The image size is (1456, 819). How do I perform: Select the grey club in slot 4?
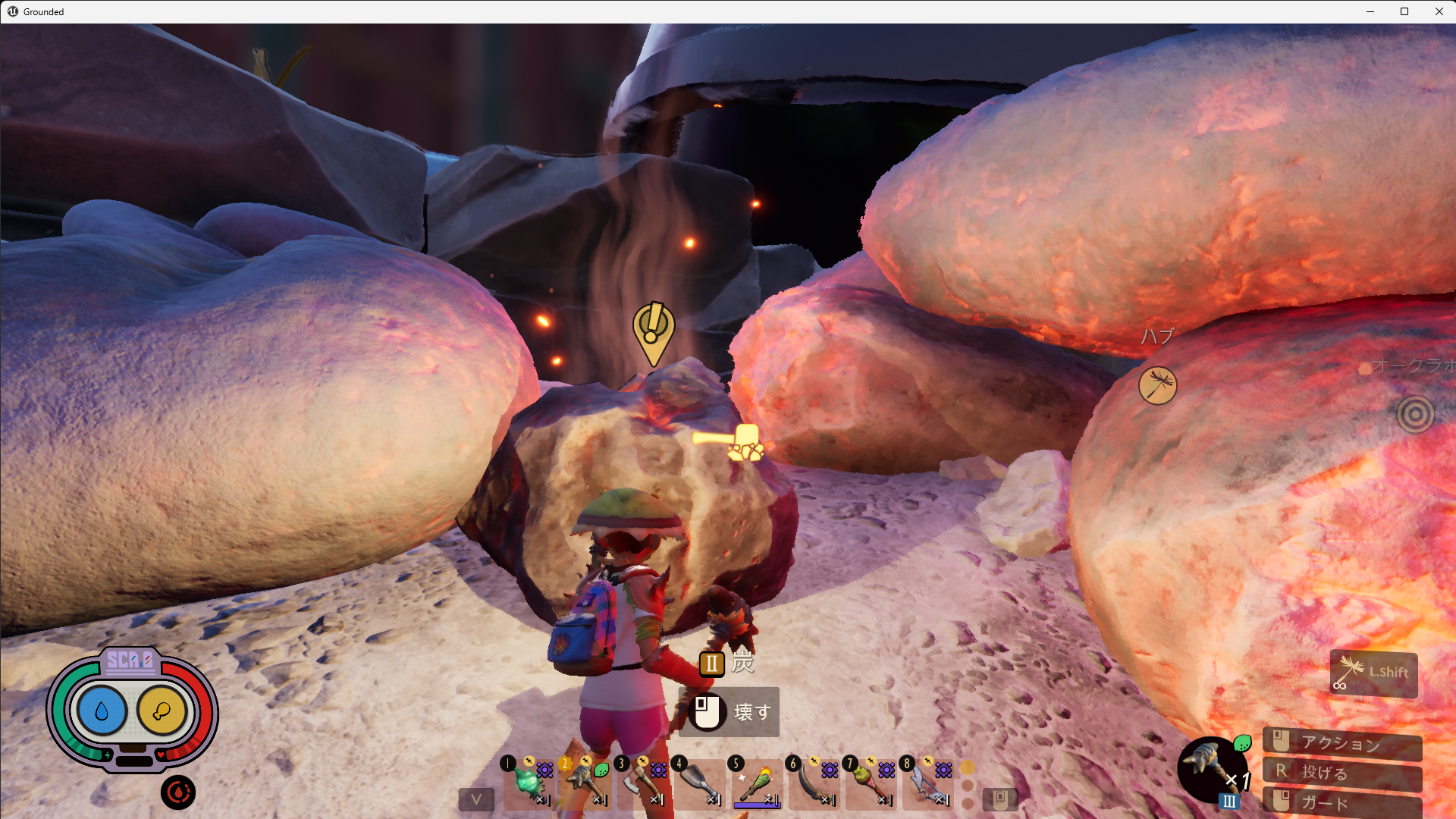(698, 783)
